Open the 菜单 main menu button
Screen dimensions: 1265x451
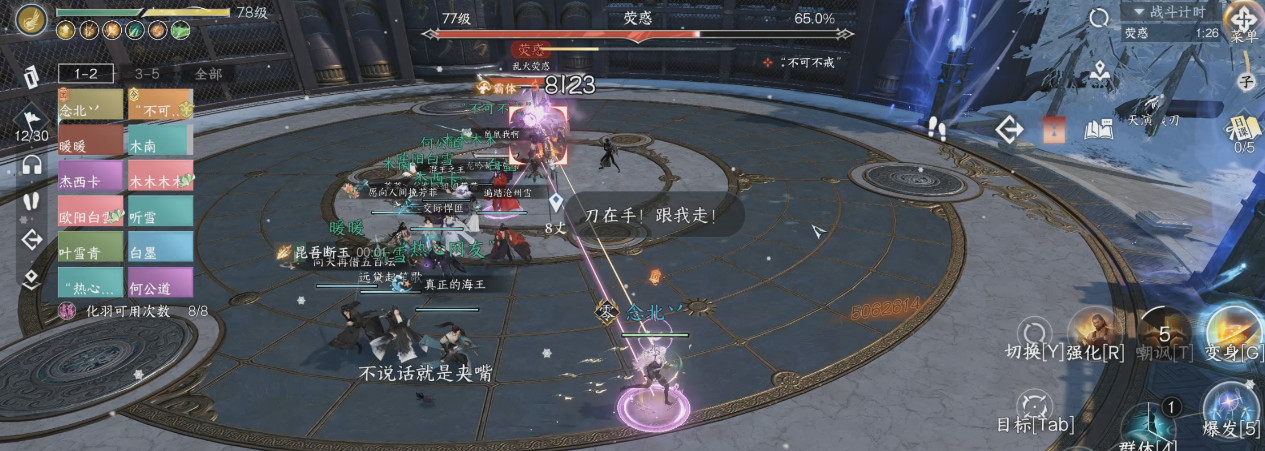[1244, 22]
